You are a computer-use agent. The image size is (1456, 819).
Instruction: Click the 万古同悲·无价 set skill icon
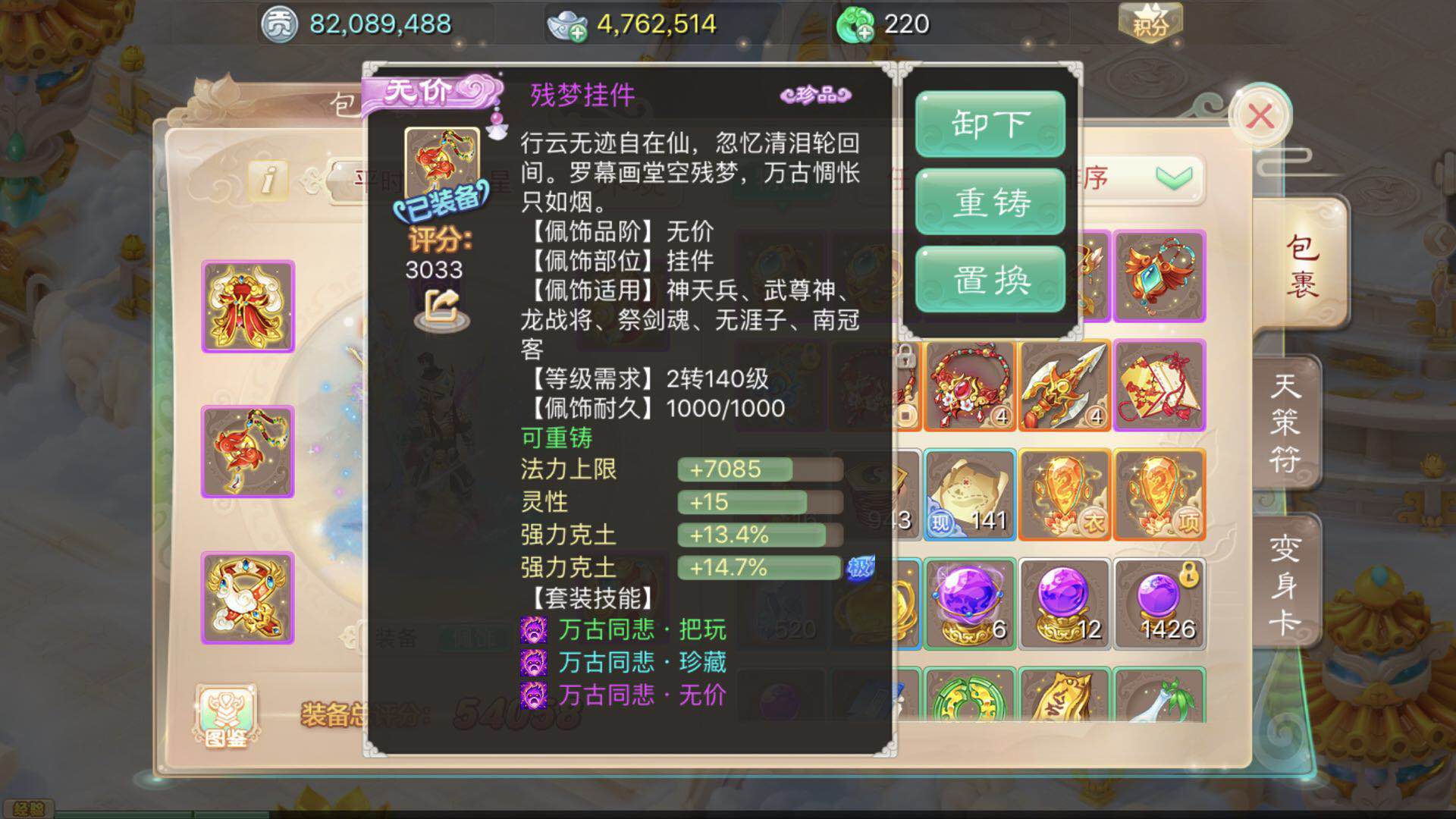533,696
